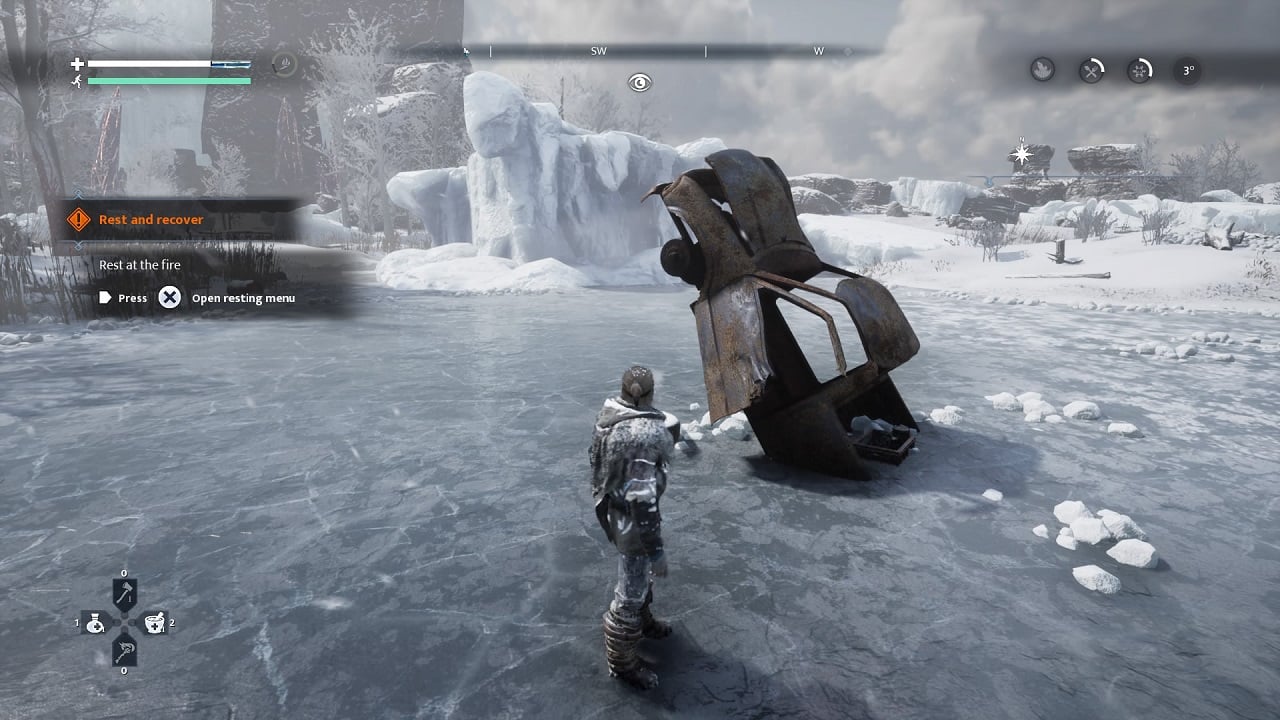Use the mortar and pestle medicine slot

pyautogui.click(x=153, y=623)
